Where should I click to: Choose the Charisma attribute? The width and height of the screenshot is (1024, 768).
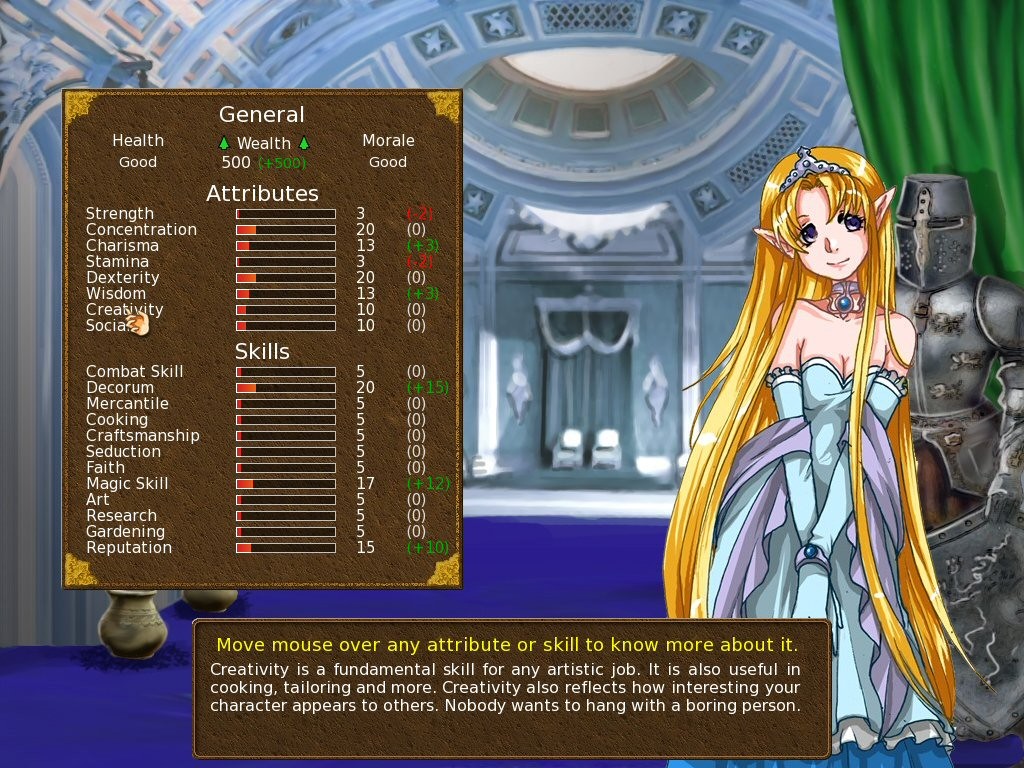pos(122,246)
